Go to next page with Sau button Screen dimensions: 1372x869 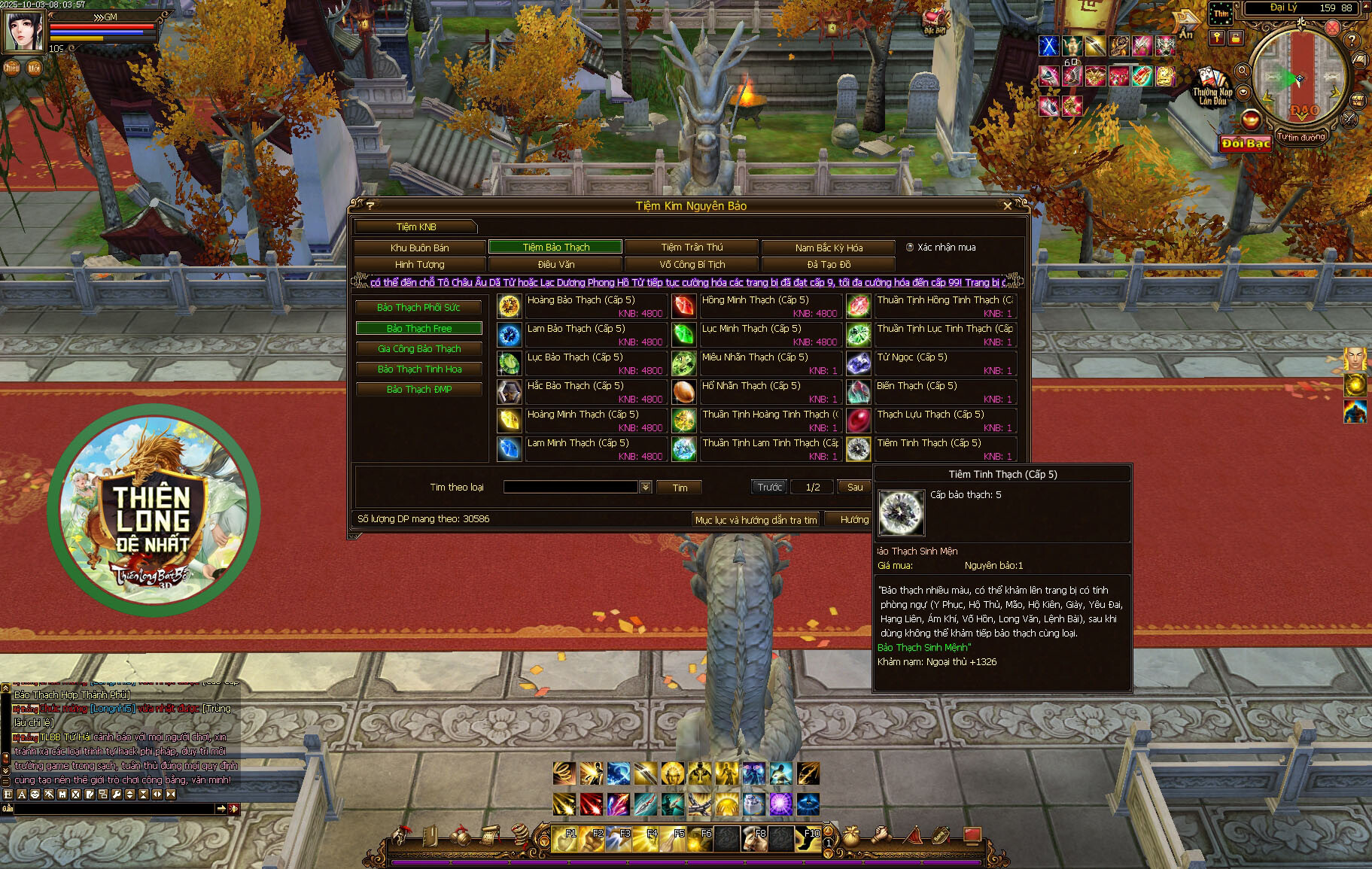coord(855,488)
